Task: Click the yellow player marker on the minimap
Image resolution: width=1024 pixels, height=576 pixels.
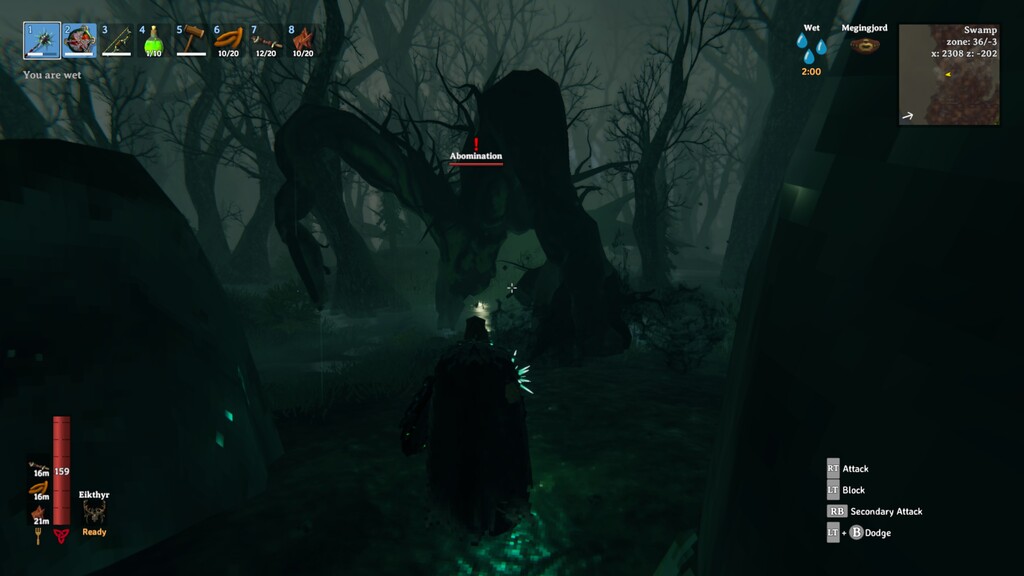Action: pyautogui.click(x=947, y=73)
